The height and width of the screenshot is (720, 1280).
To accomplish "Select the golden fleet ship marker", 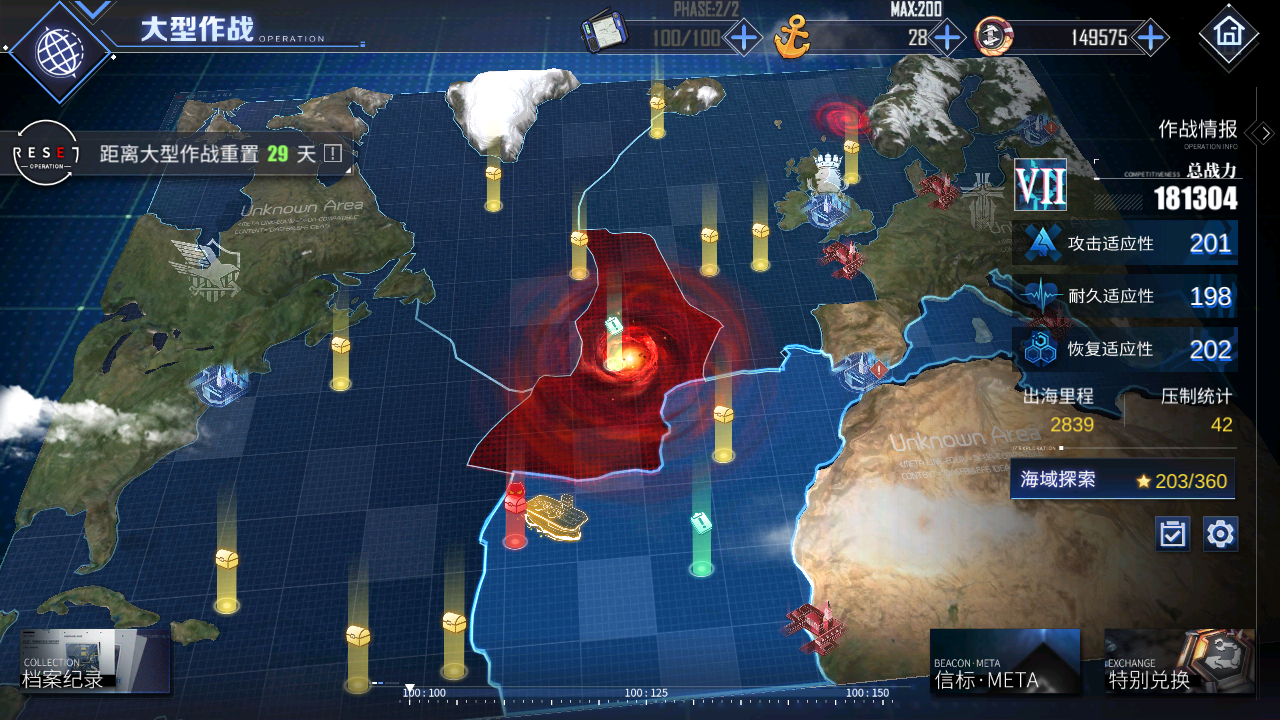I will [556, 514].
